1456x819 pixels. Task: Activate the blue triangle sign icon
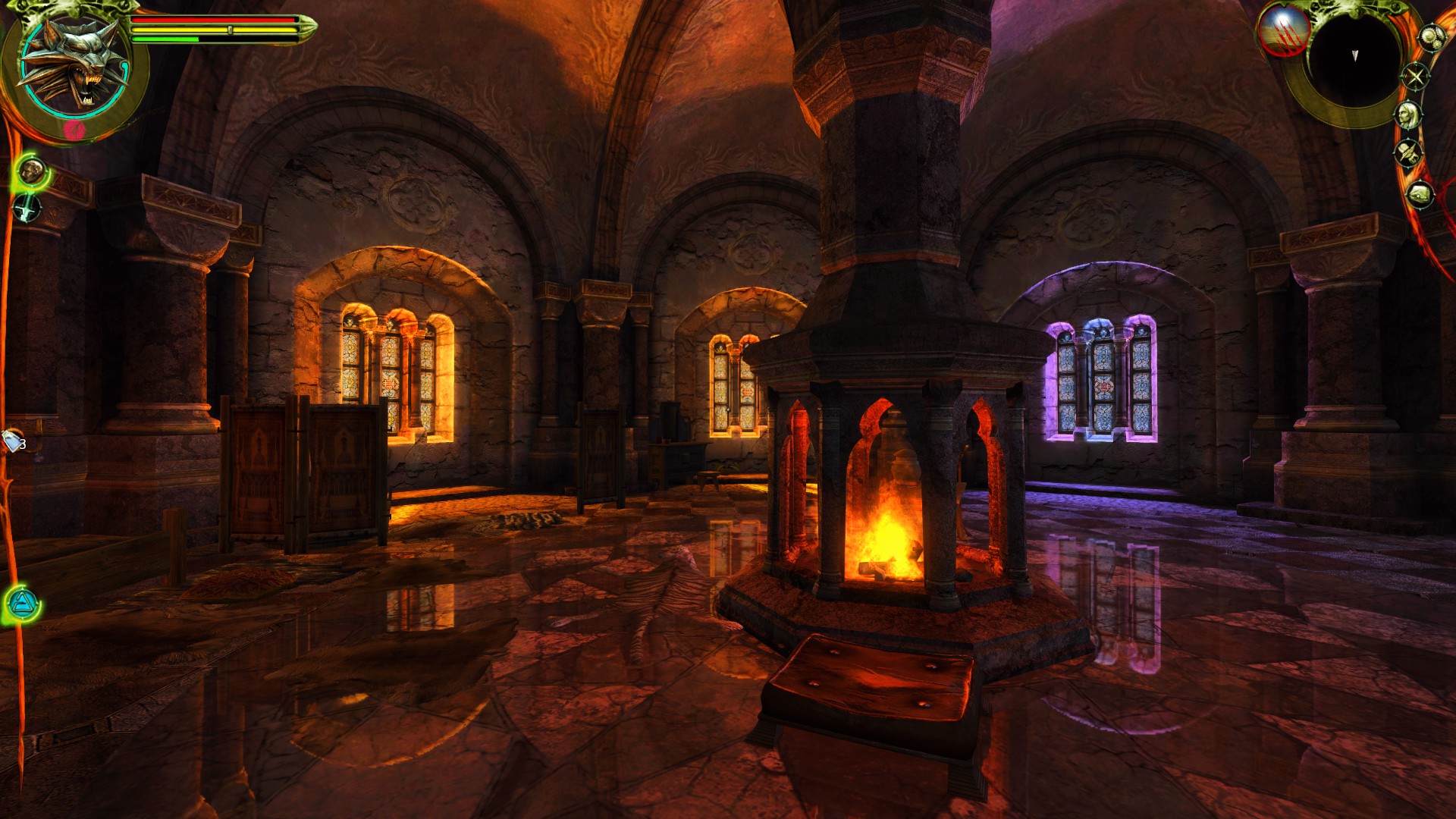tap(20, 604)
